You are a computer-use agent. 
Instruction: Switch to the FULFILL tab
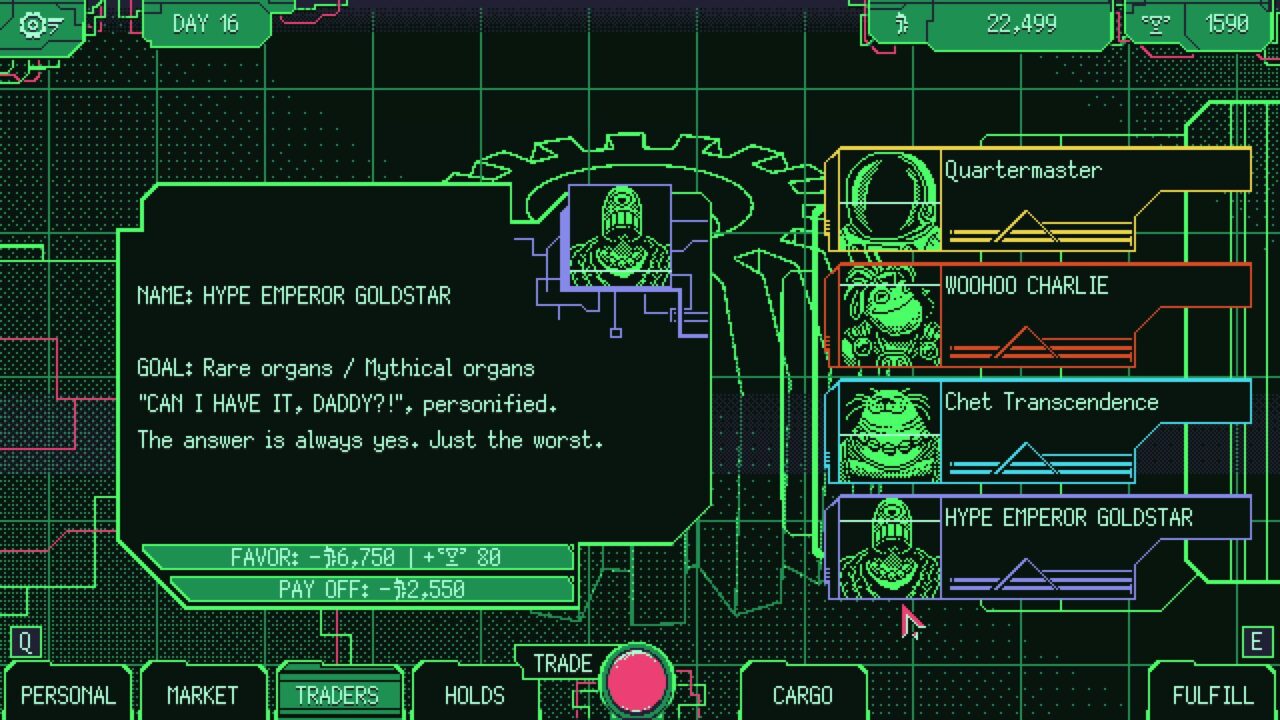(1212, 695)
